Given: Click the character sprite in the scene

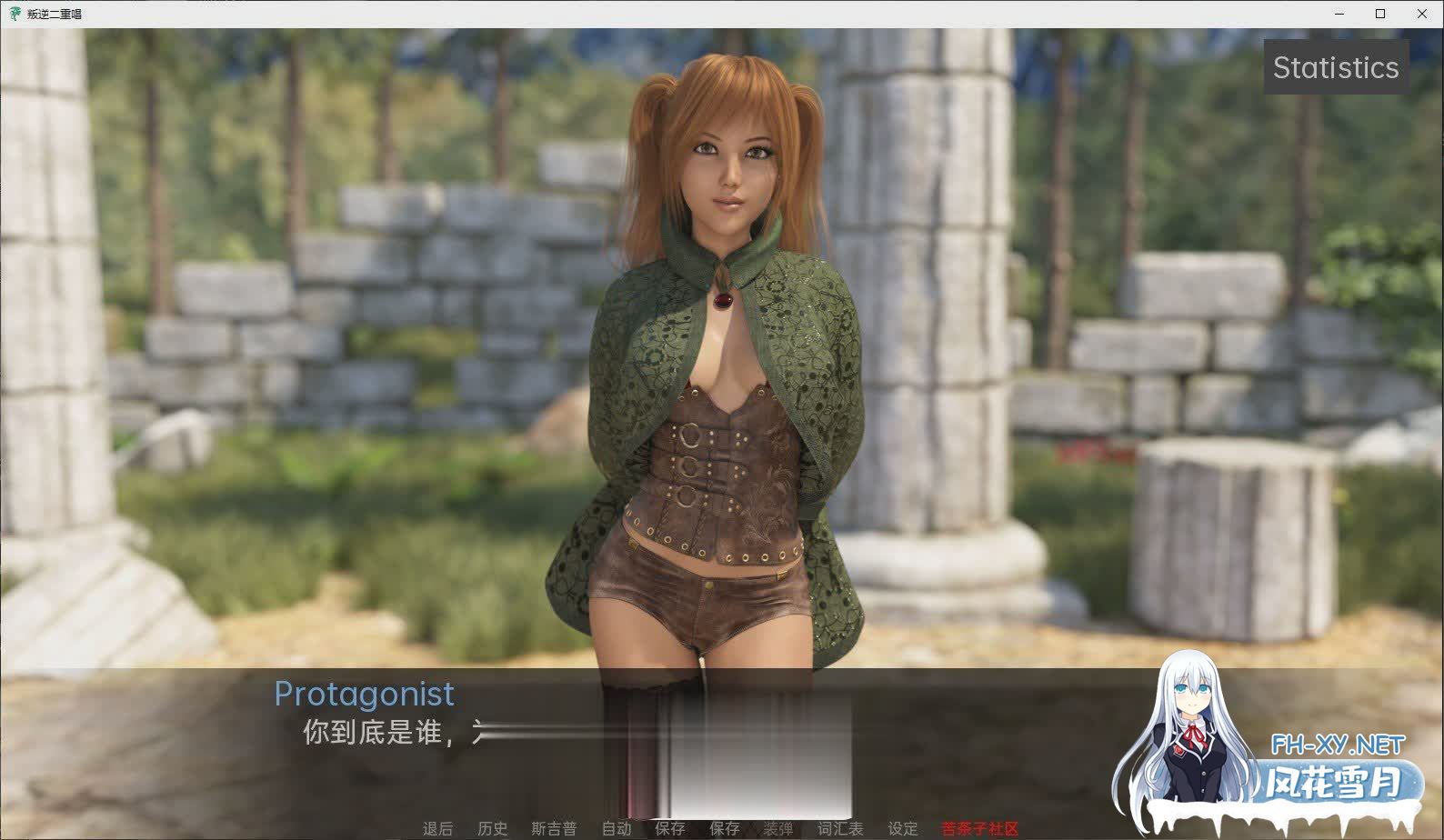Looking at the screenshot, I should click(x=718, y=364).
